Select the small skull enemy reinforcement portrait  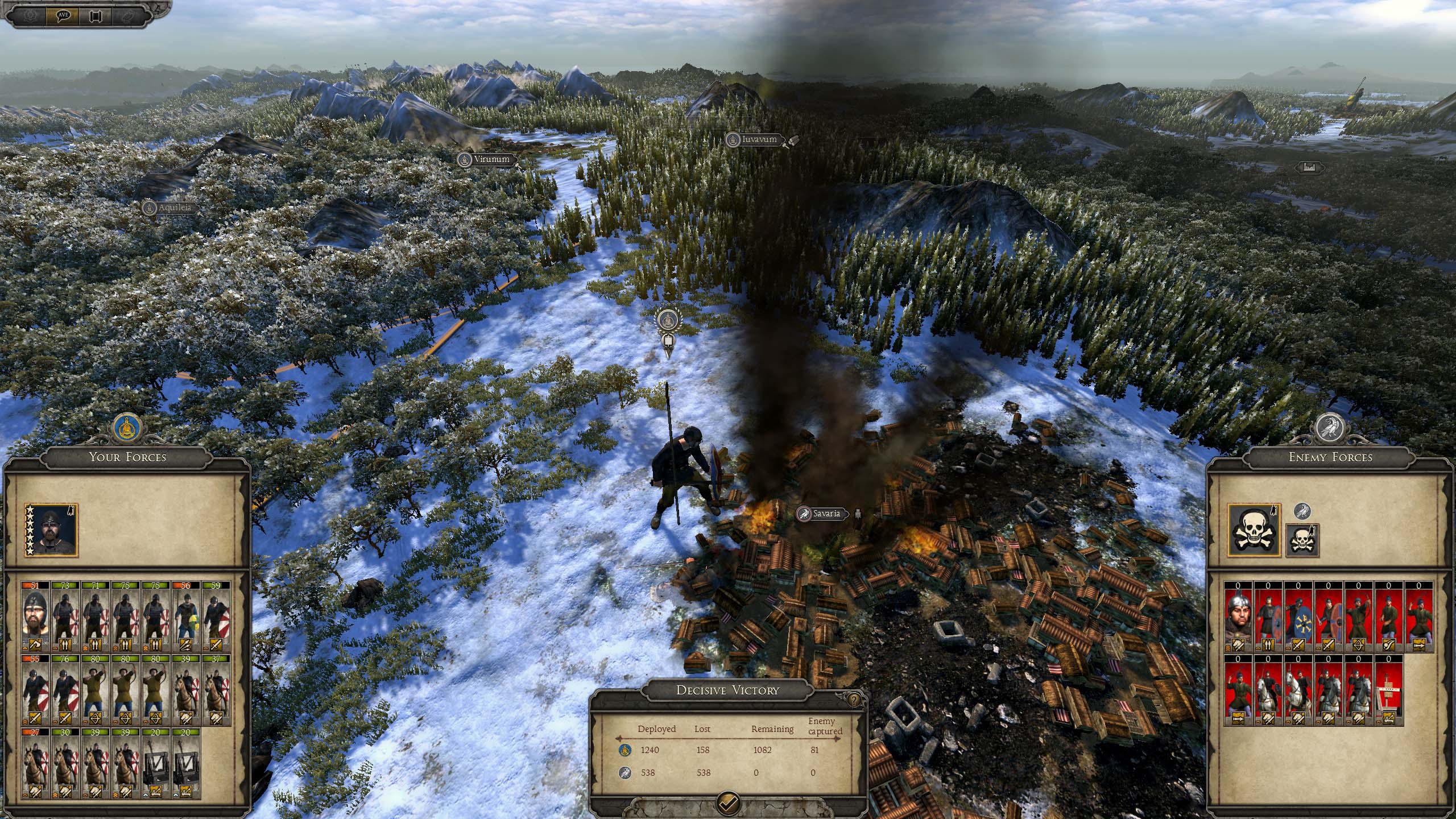point(1303,540)
